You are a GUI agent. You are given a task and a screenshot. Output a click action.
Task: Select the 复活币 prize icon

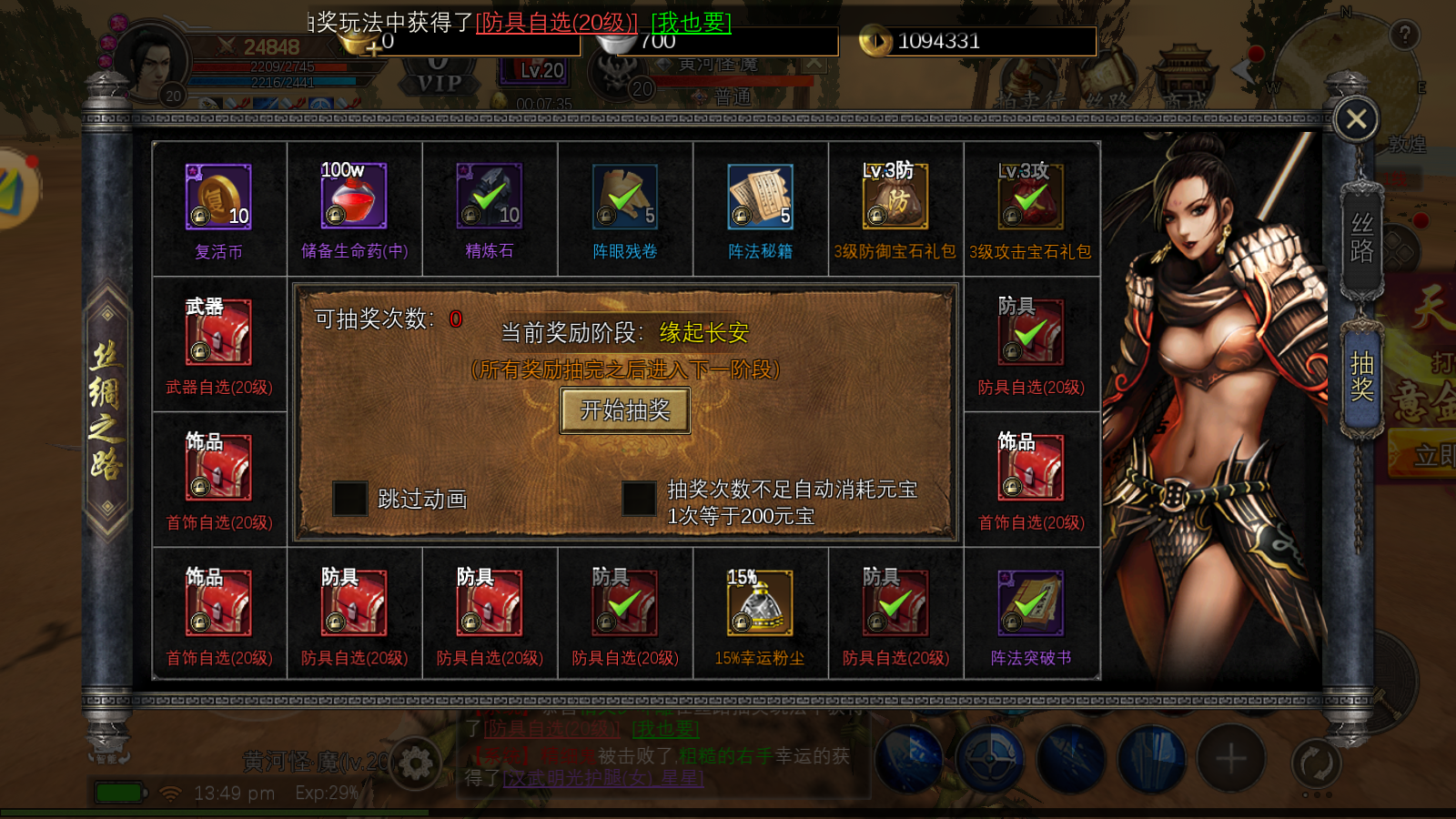pyautogui.click(x=219, y=195)
